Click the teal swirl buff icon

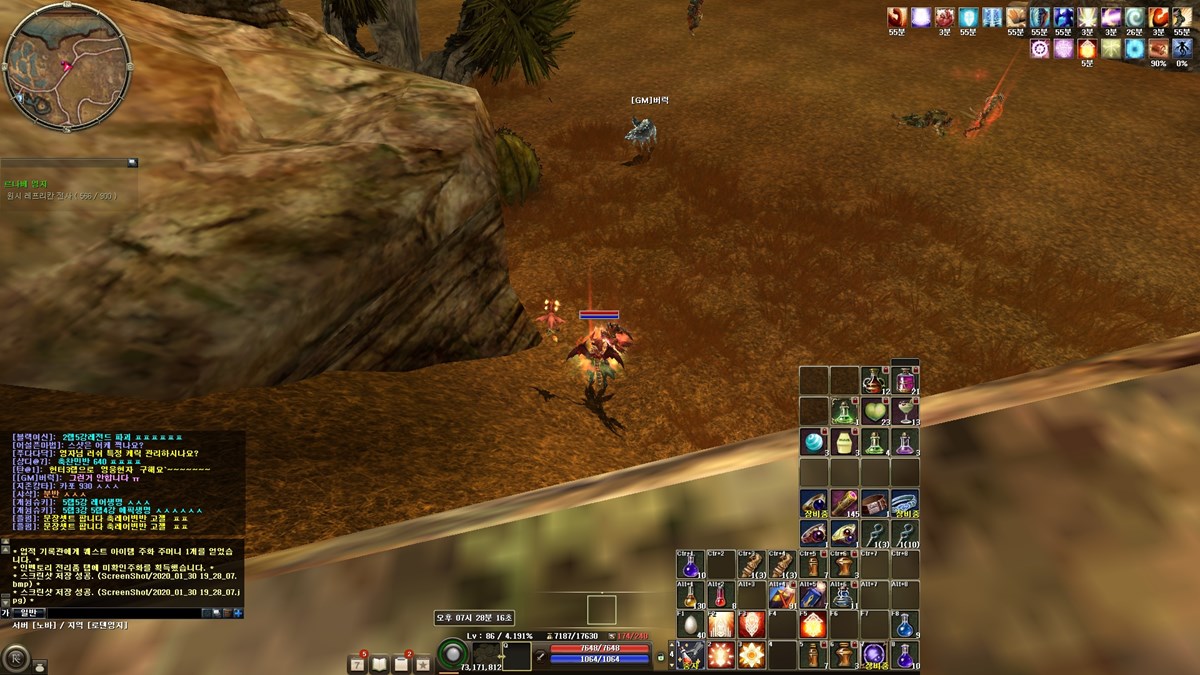click(x=1135, y=17)
